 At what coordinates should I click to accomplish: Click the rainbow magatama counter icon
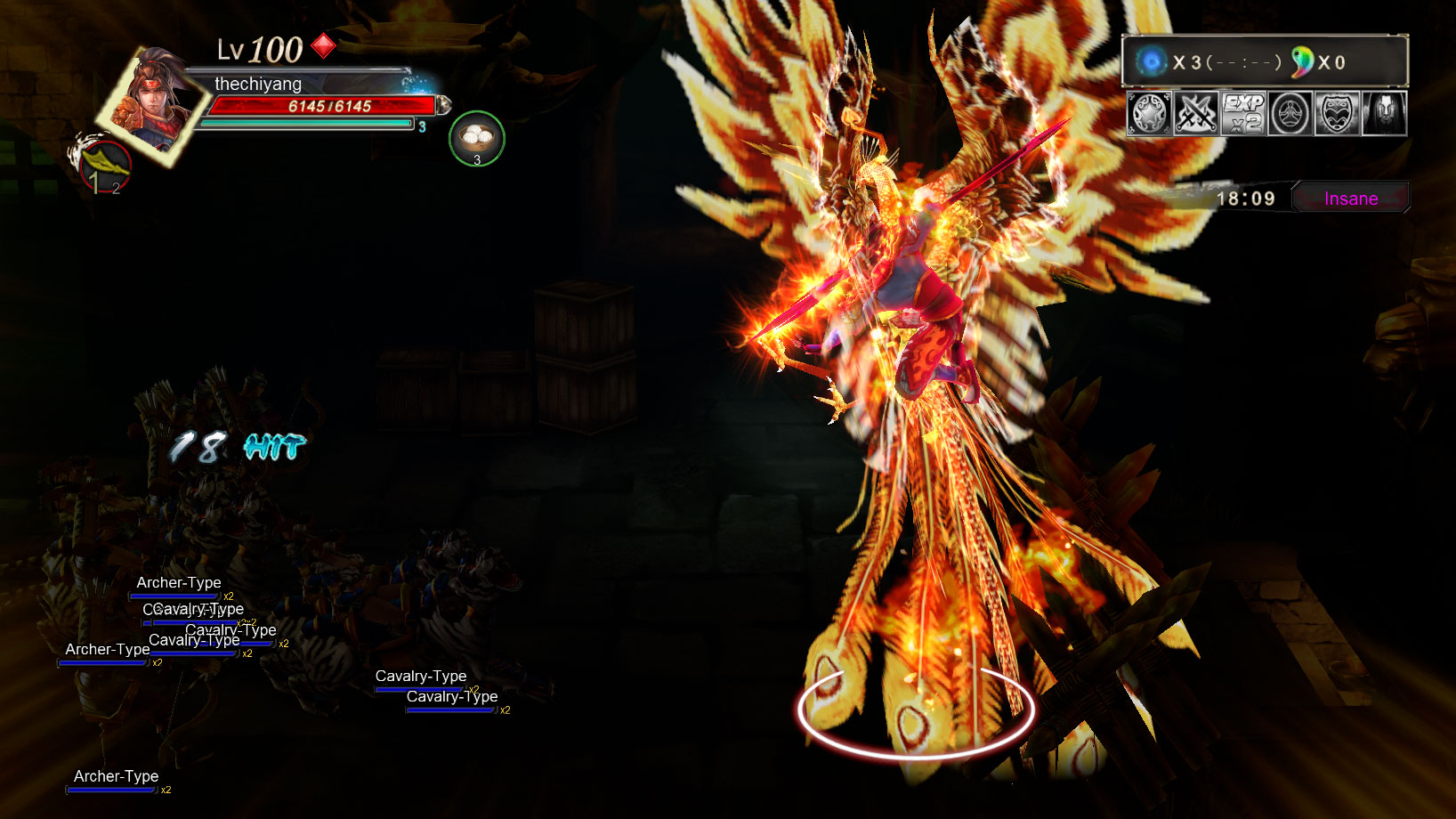click(1302, 61)
